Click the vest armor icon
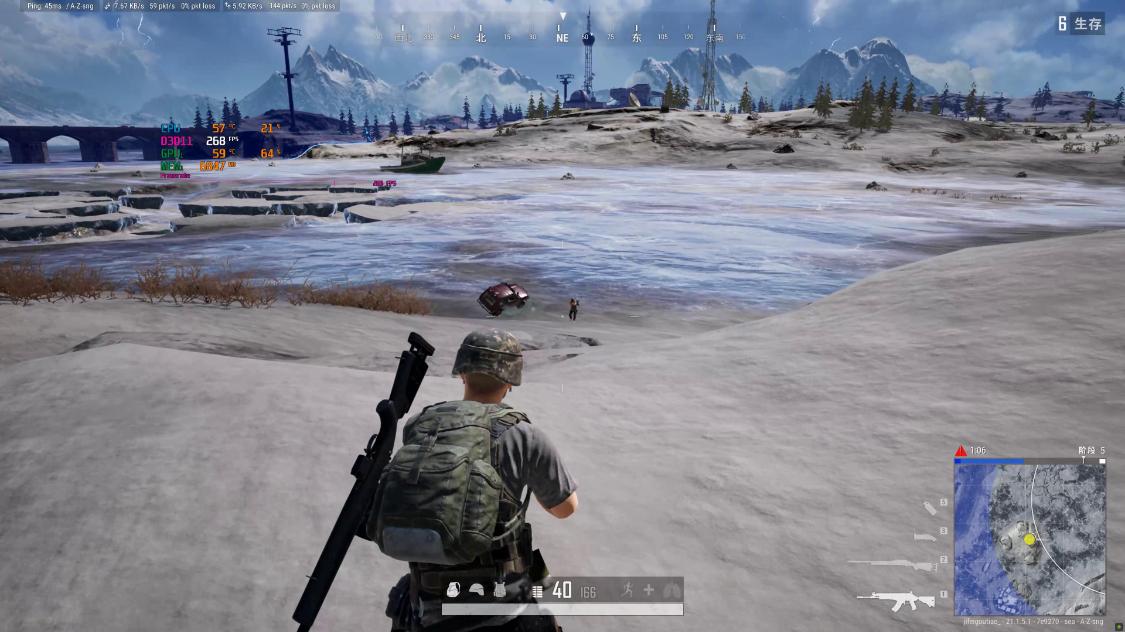Screen dimensions: 1125x632 click(x=500, y=590)
